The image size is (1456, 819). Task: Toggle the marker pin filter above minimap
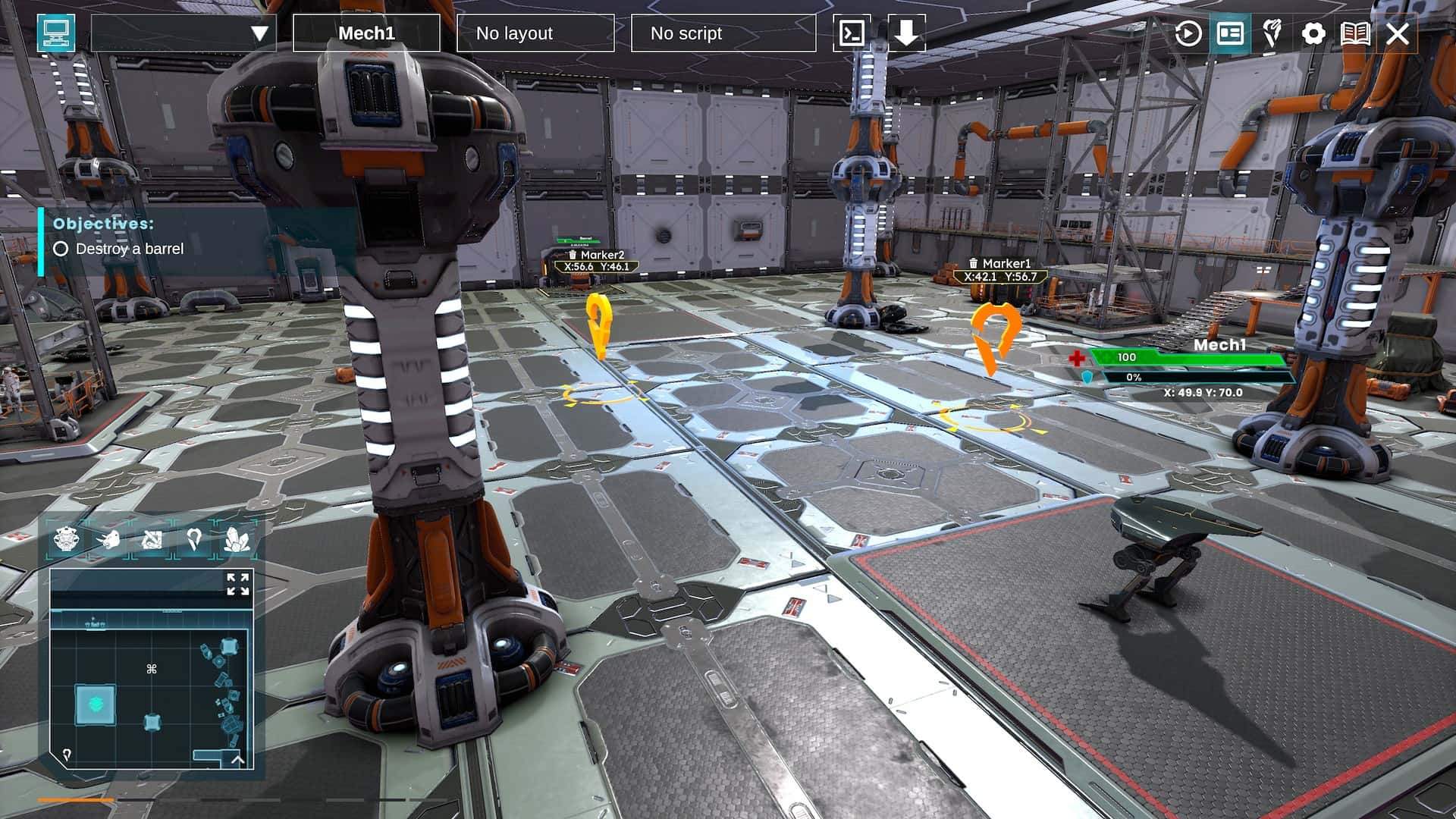click(194, 539)
